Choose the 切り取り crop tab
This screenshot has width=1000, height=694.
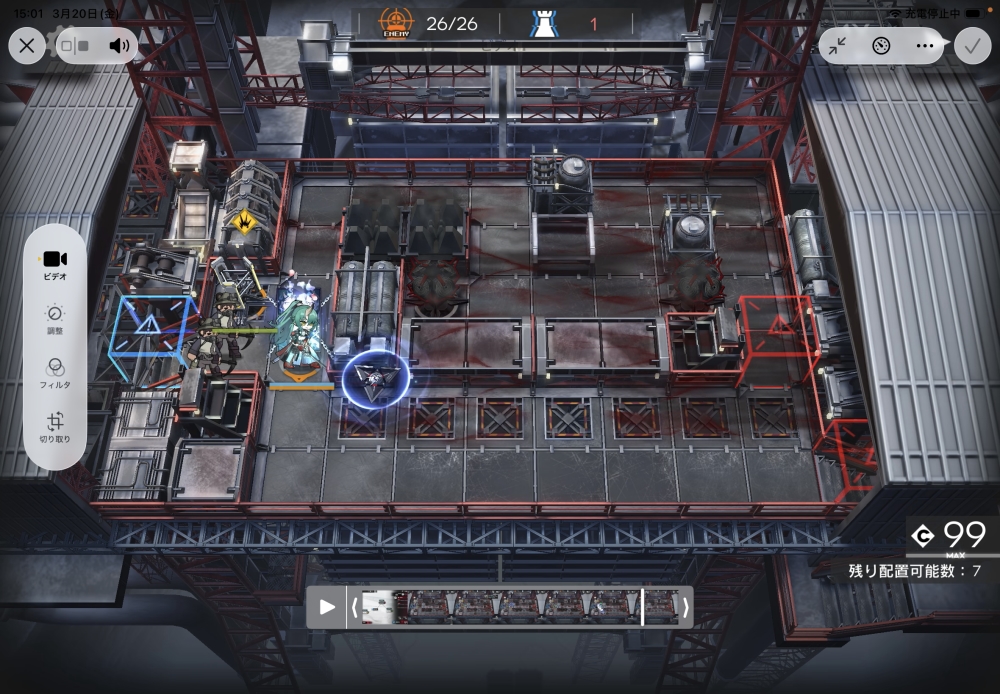(55, 427)
